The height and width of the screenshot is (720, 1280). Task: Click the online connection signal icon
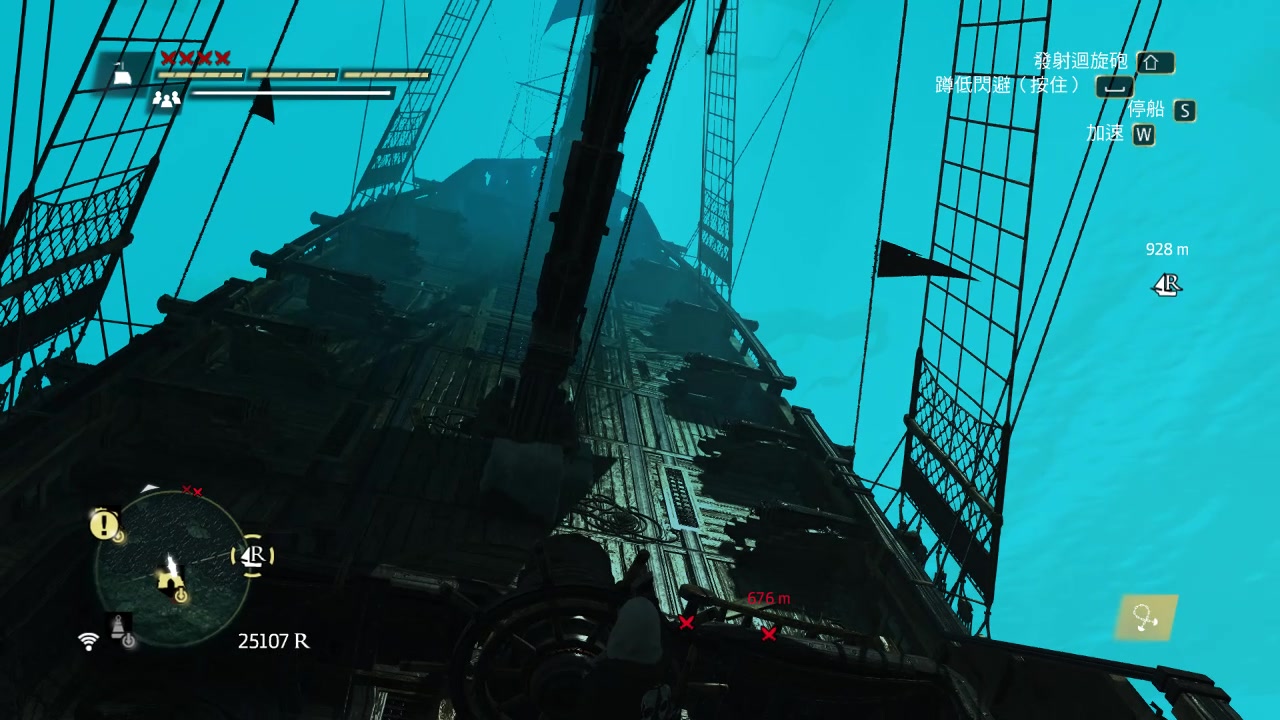tap(89, 641)
